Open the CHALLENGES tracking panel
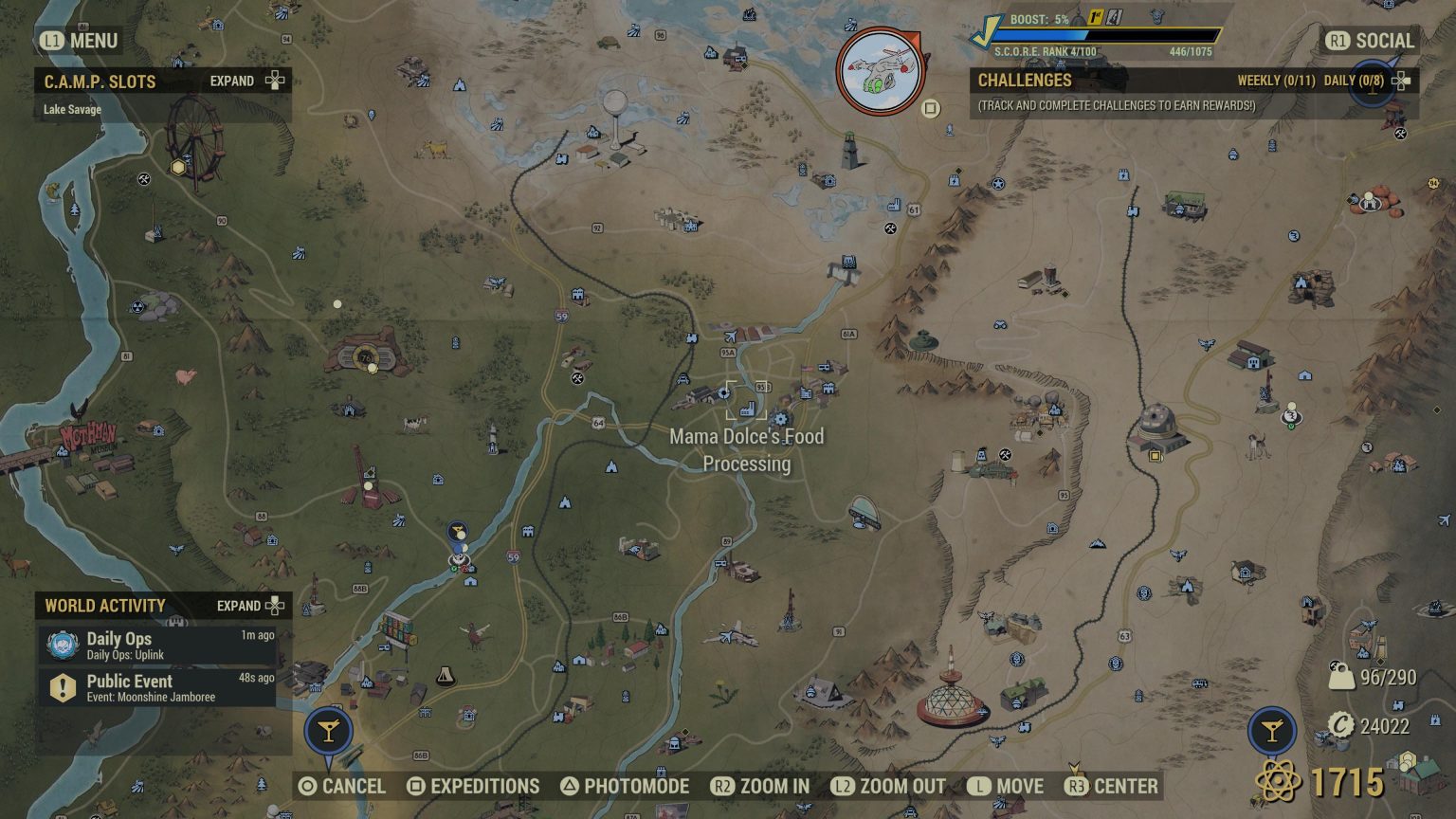1456x819 pixels. [x=1024, y=81]
